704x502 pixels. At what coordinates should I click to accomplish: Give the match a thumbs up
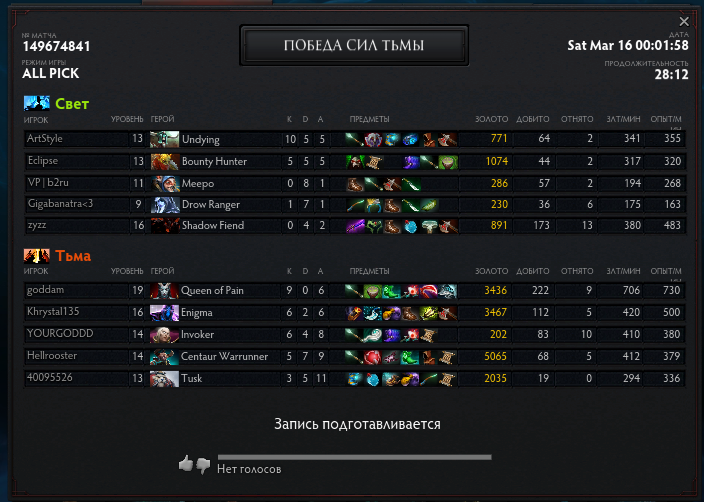185,464
